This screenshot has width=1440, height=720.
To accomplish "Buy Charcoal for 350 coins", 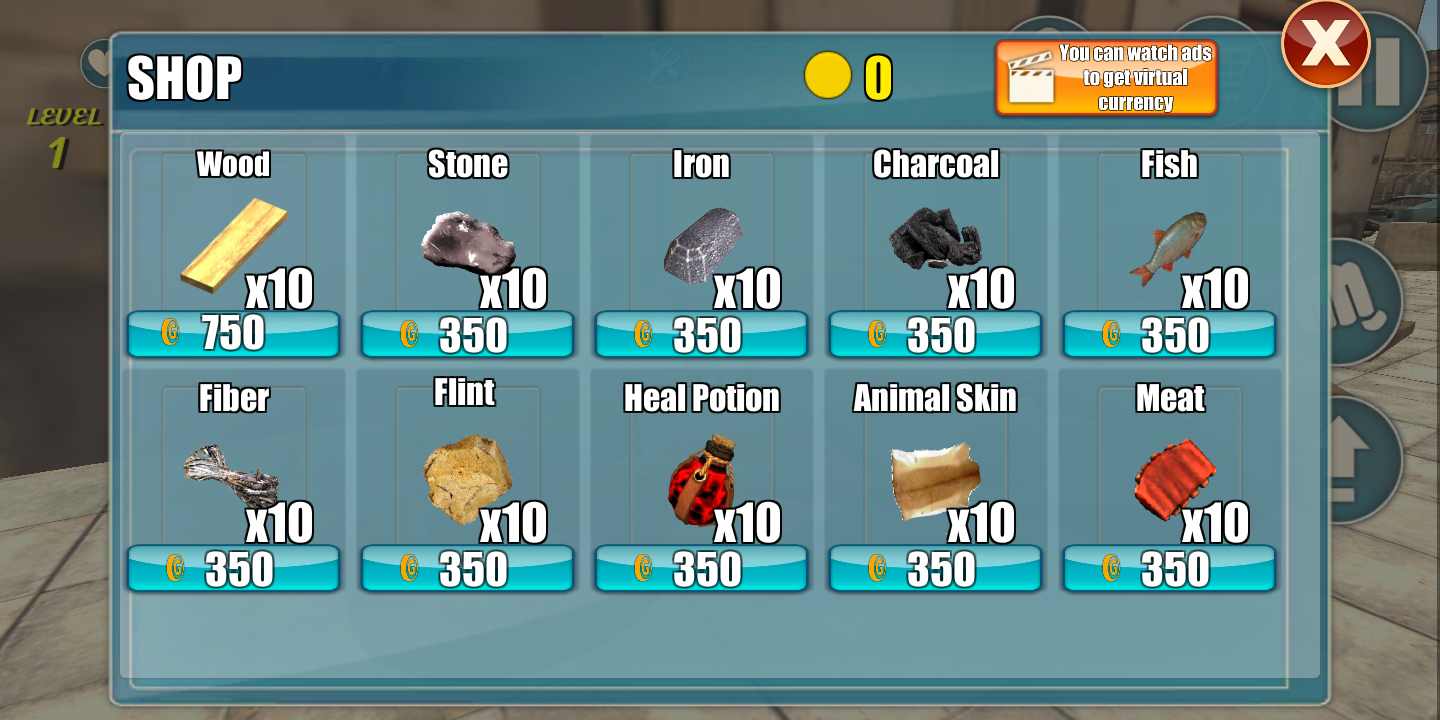I will tap(935, 334).
